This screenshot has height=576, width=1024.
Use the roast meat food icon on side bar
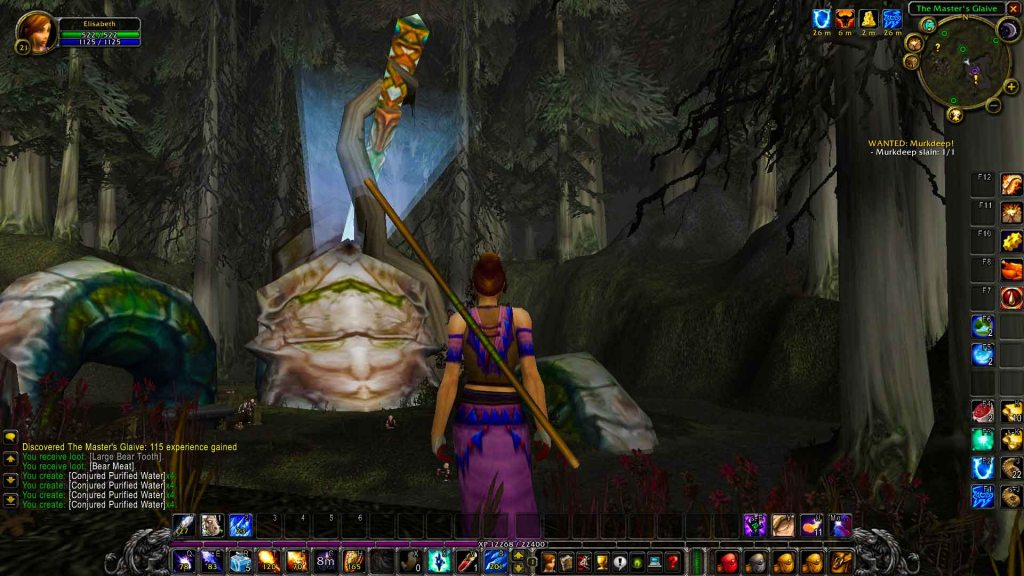click(981, 412)
